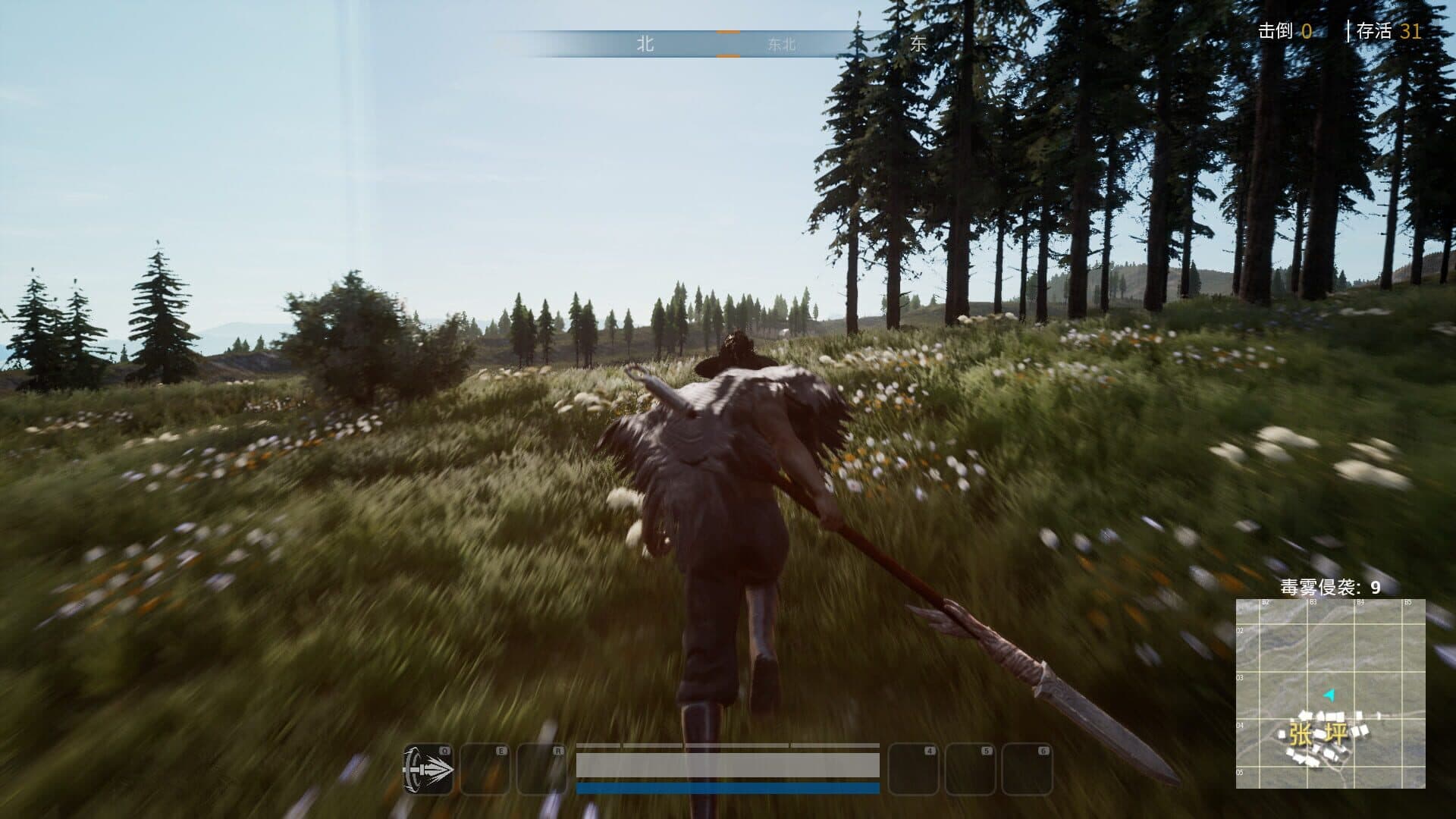Click the compass bar's 北 heading
The image size is (1456, 819).
pyautogui.click(x=645, y=44)
